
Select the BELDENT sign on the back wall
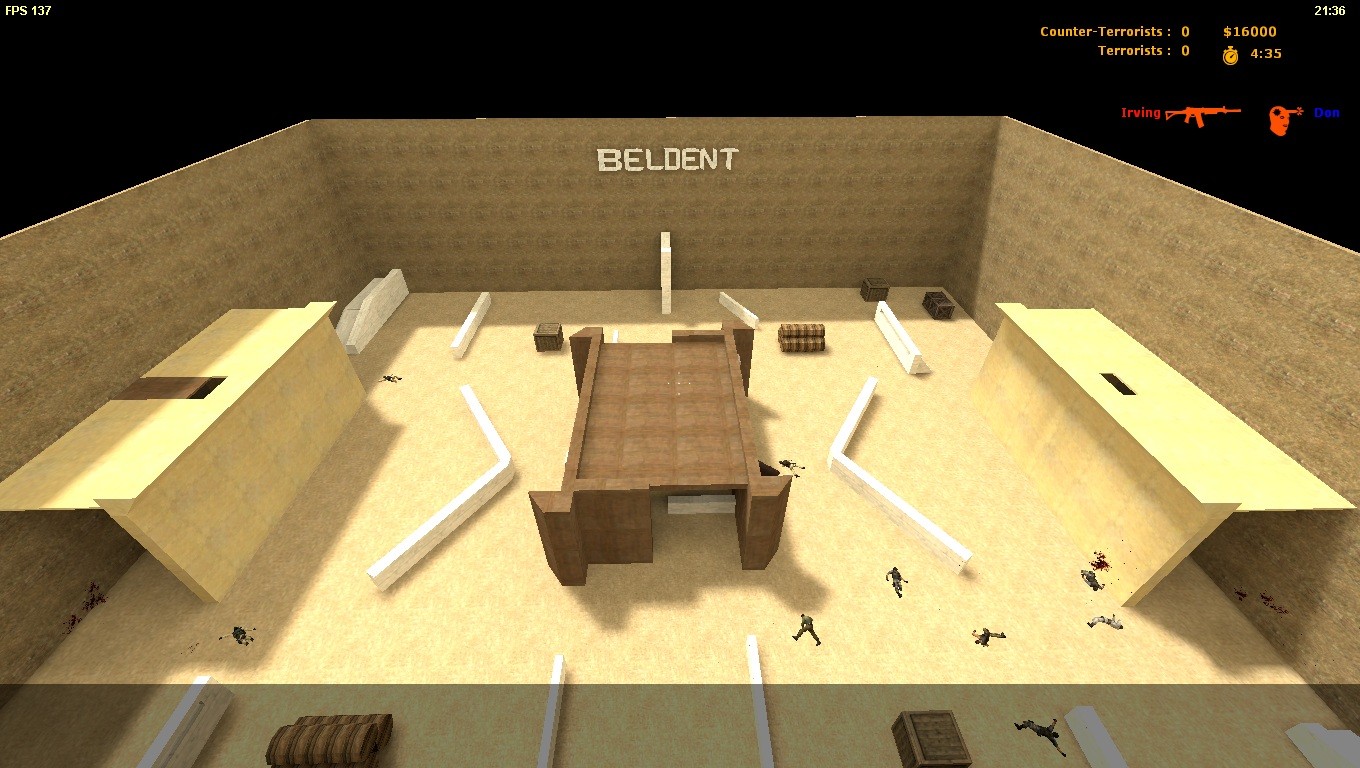pos(667,158)
